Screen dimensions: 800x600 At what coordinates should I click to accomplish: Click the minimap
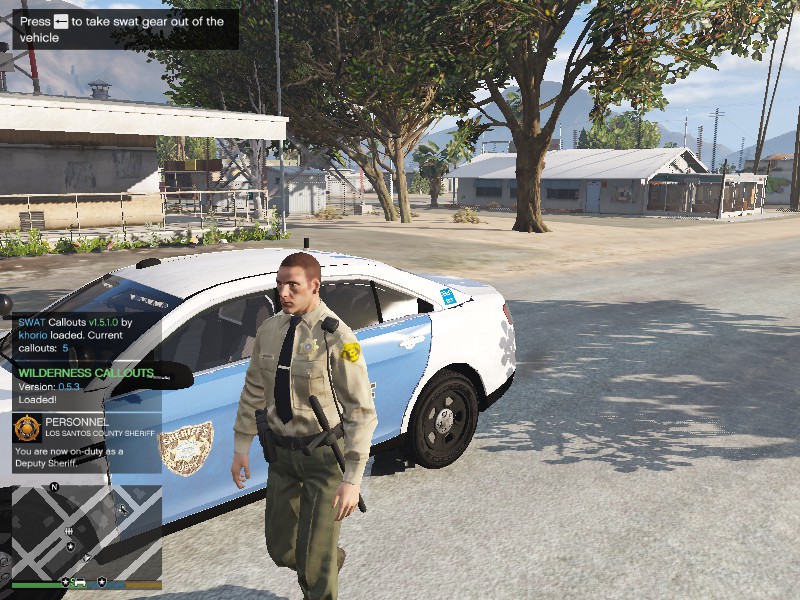click(86, 532)
